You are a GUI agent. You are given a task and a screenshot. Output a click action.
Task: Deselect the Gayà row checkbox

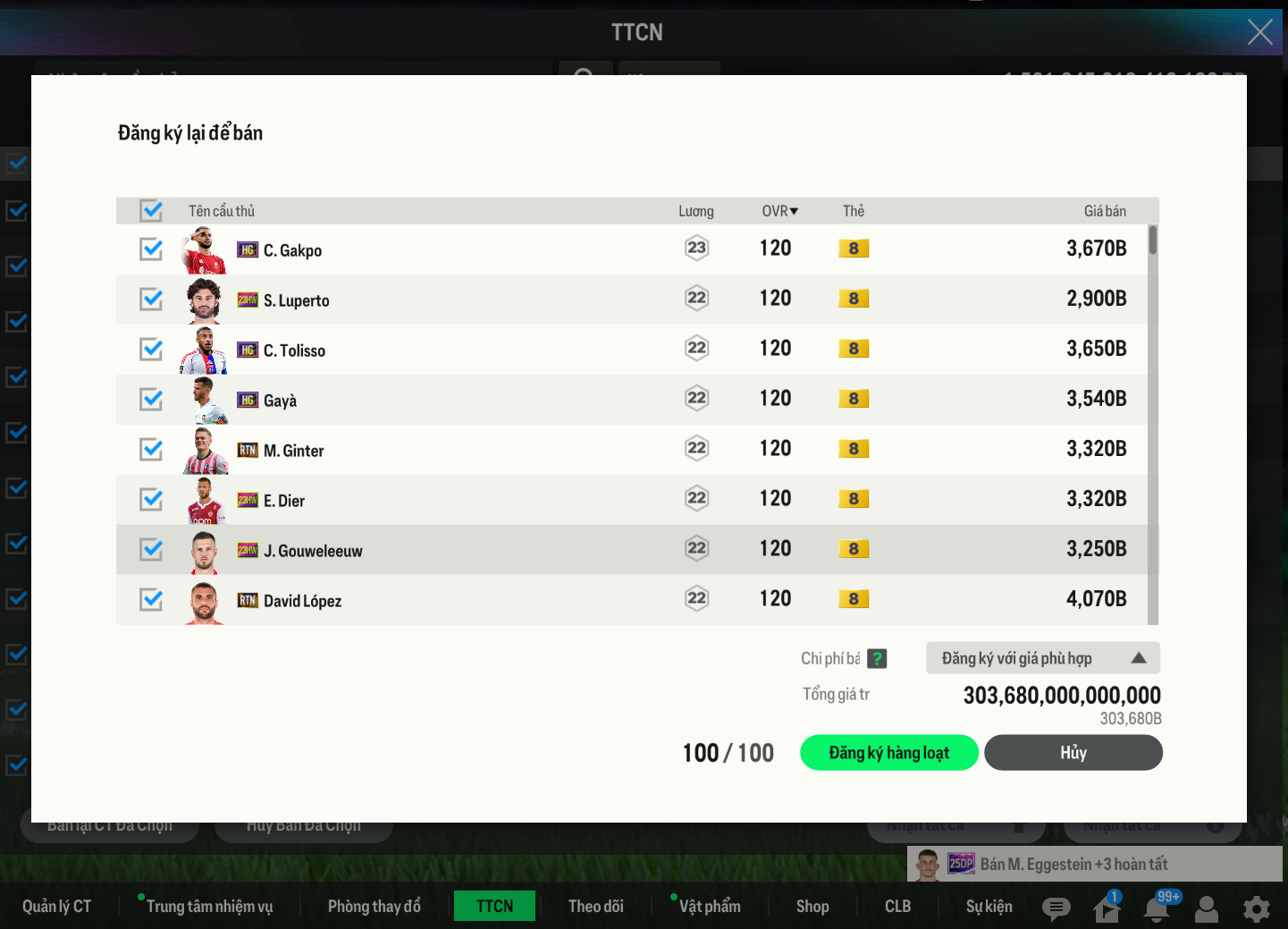point(152,400)
